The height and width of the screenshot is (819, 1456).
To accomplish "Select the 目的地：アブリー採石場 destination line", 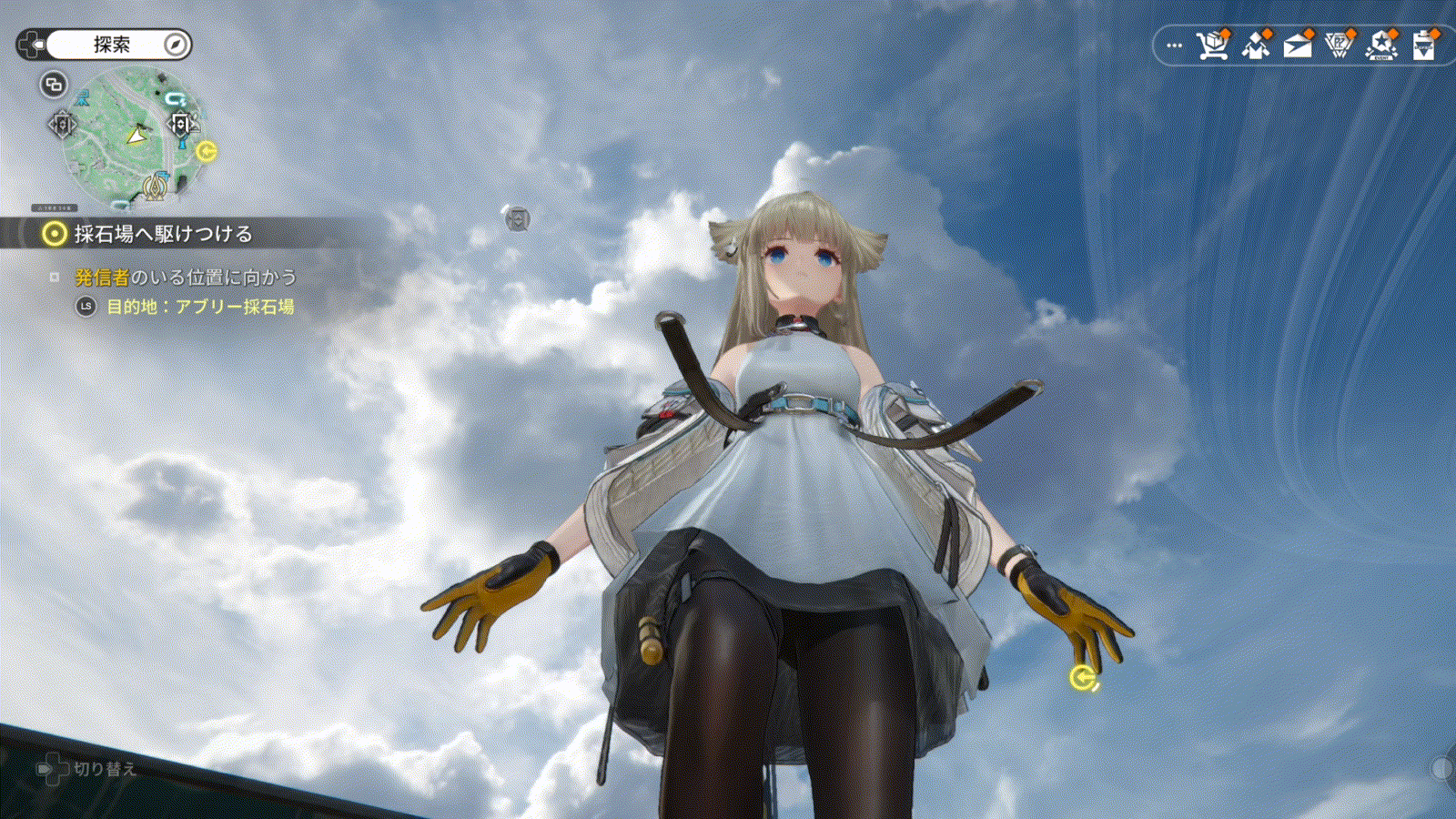I will coord(199,307).
